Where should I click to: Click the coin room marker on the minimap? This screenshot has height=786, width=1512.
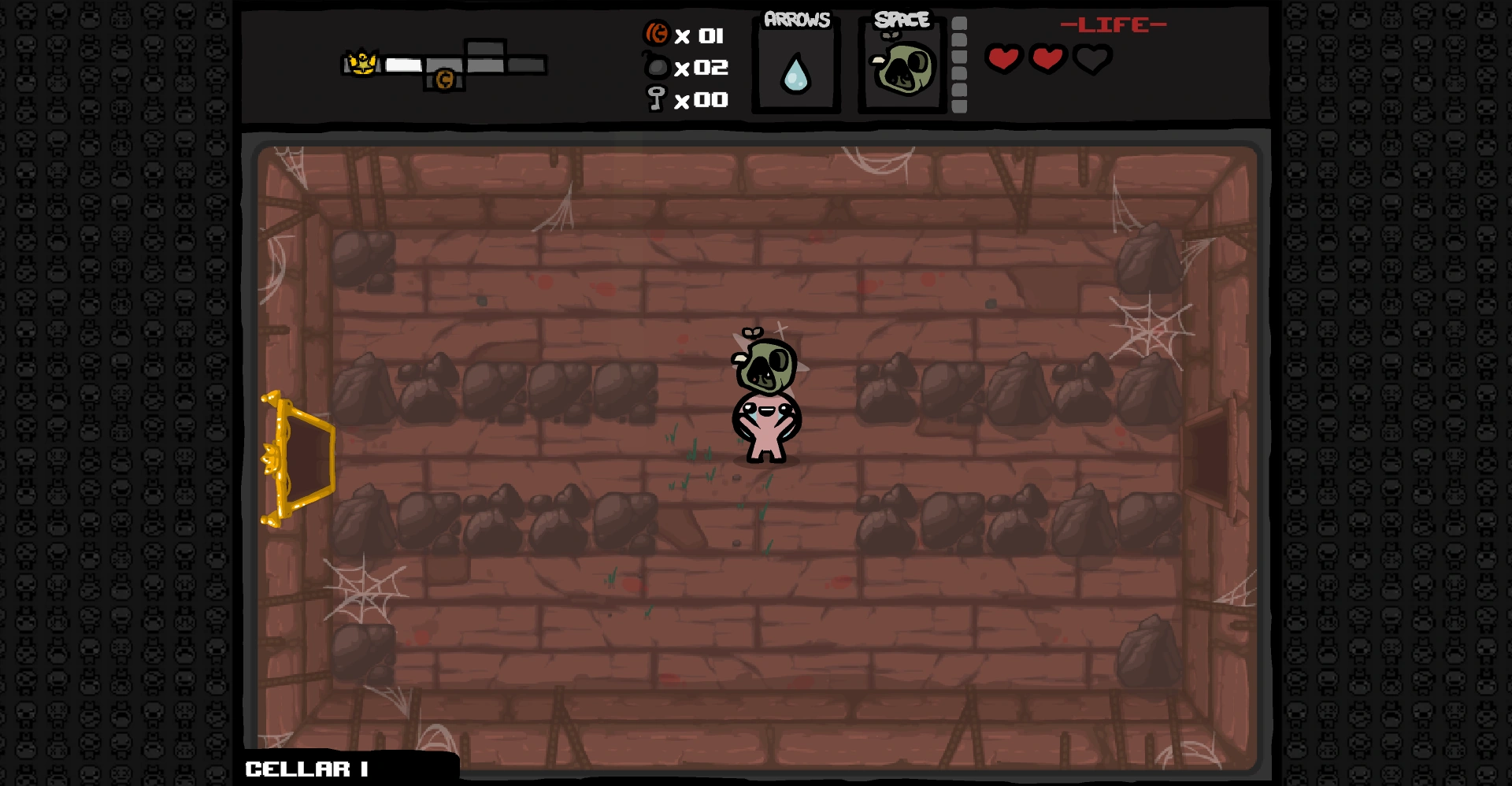click(445, 79)
